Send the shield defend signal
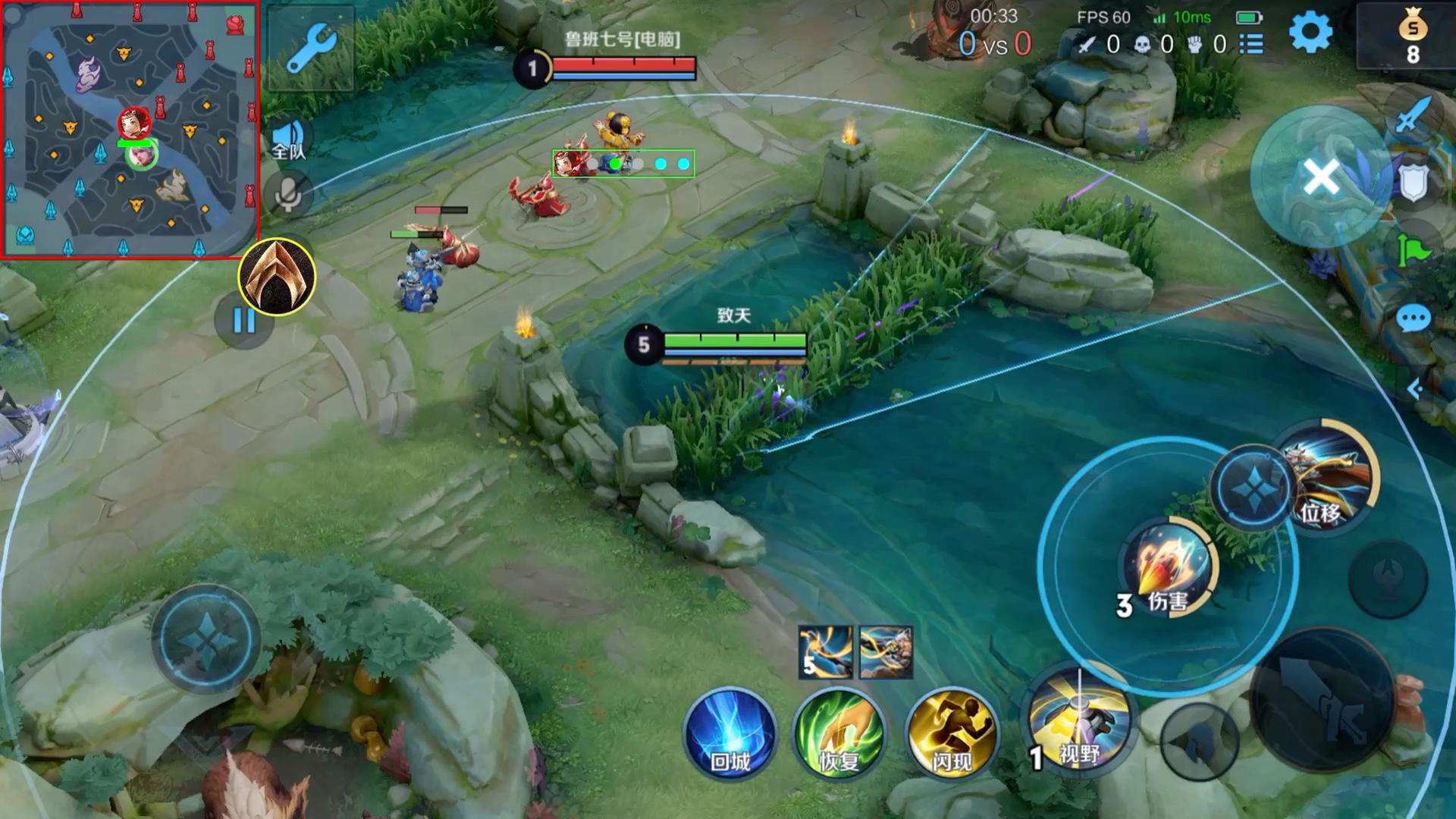The image size is (1456, 819). click(1413, 182)
